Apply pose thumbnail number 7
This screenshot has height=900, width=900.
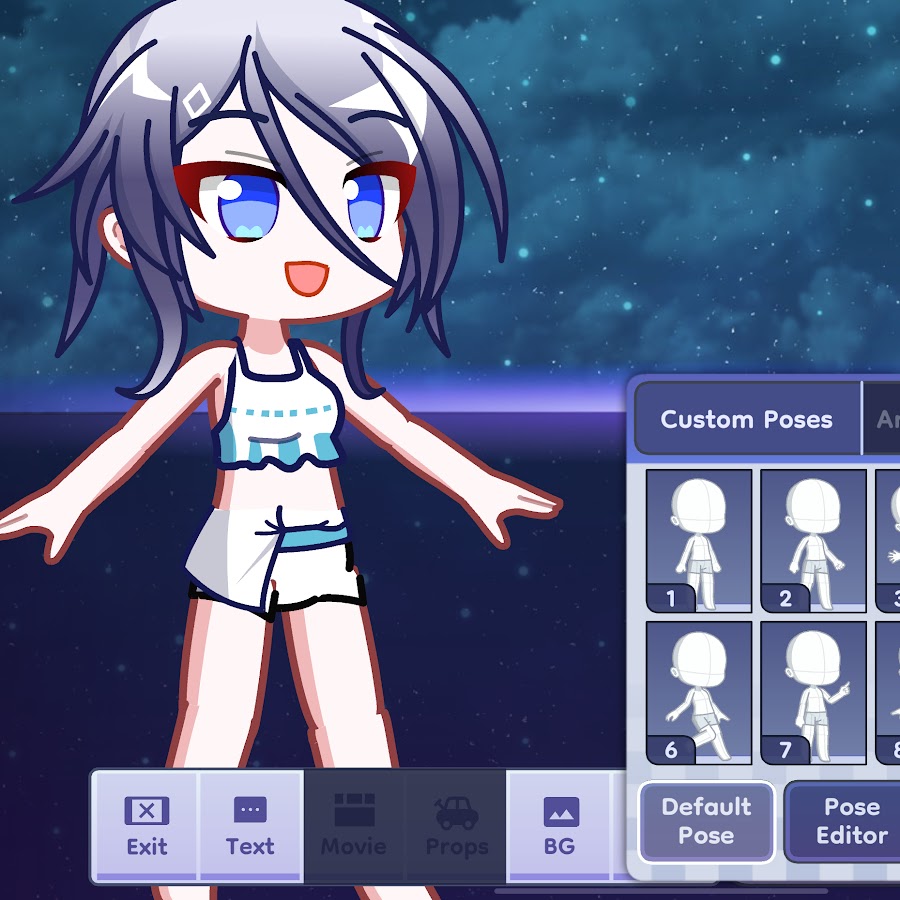[813, 692]
